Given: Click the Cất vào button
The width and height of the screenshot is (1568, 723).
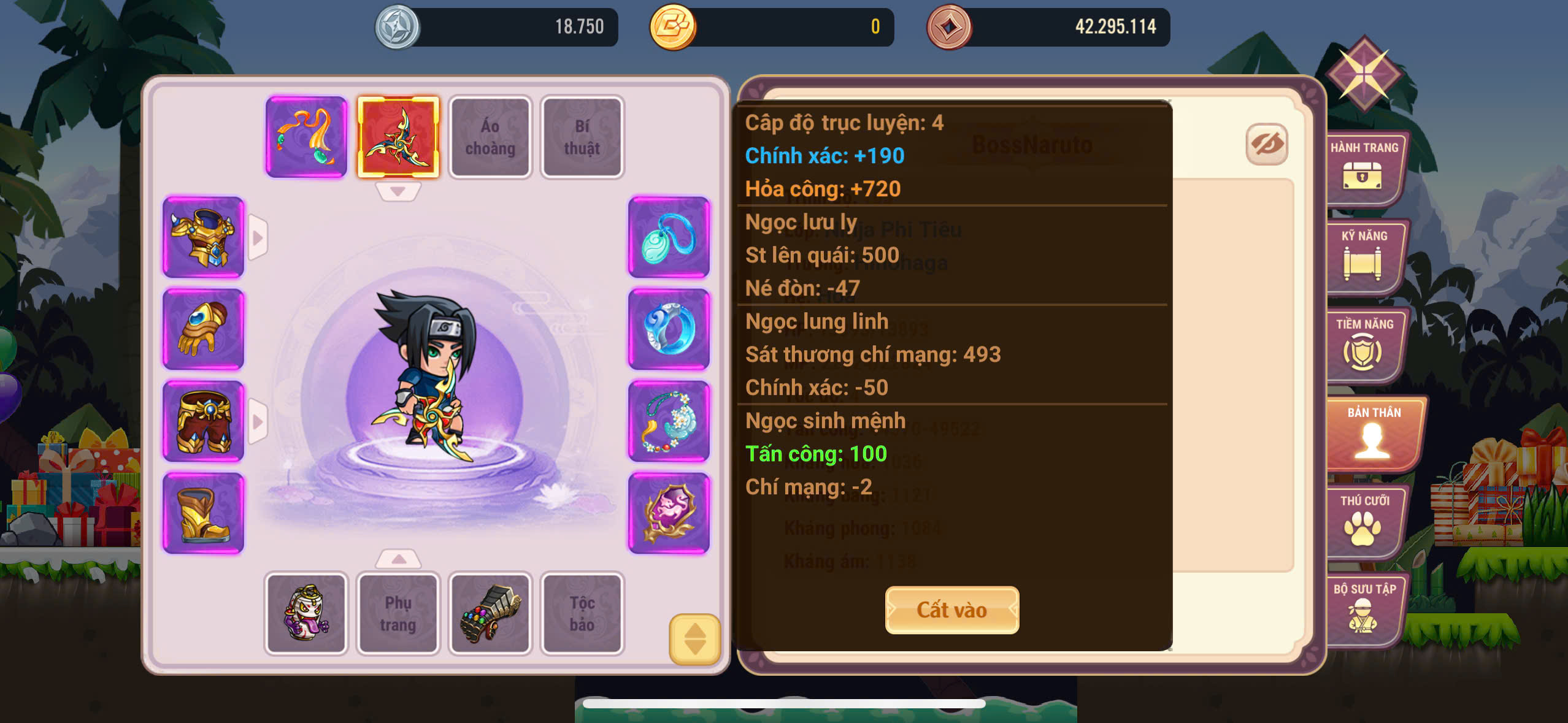Looking at the screenshot, I should click(951, 610).
